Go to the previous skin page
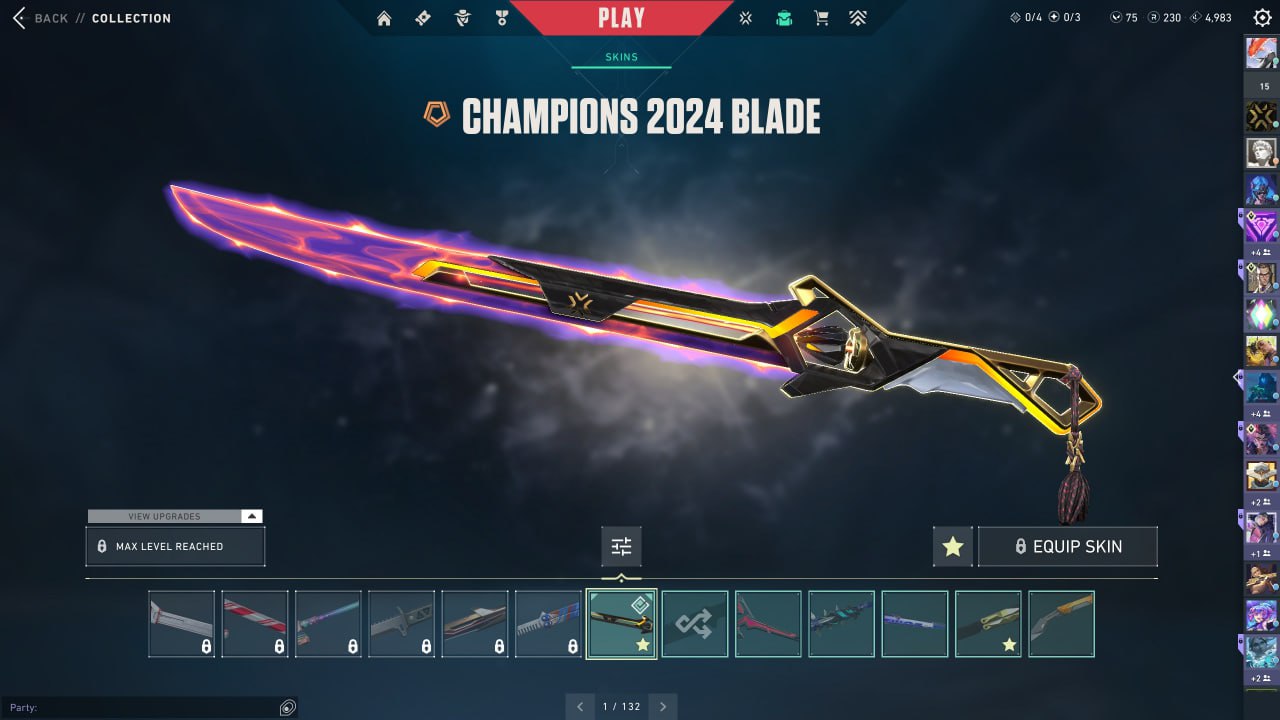1280x720 pixels. (580, 707)
